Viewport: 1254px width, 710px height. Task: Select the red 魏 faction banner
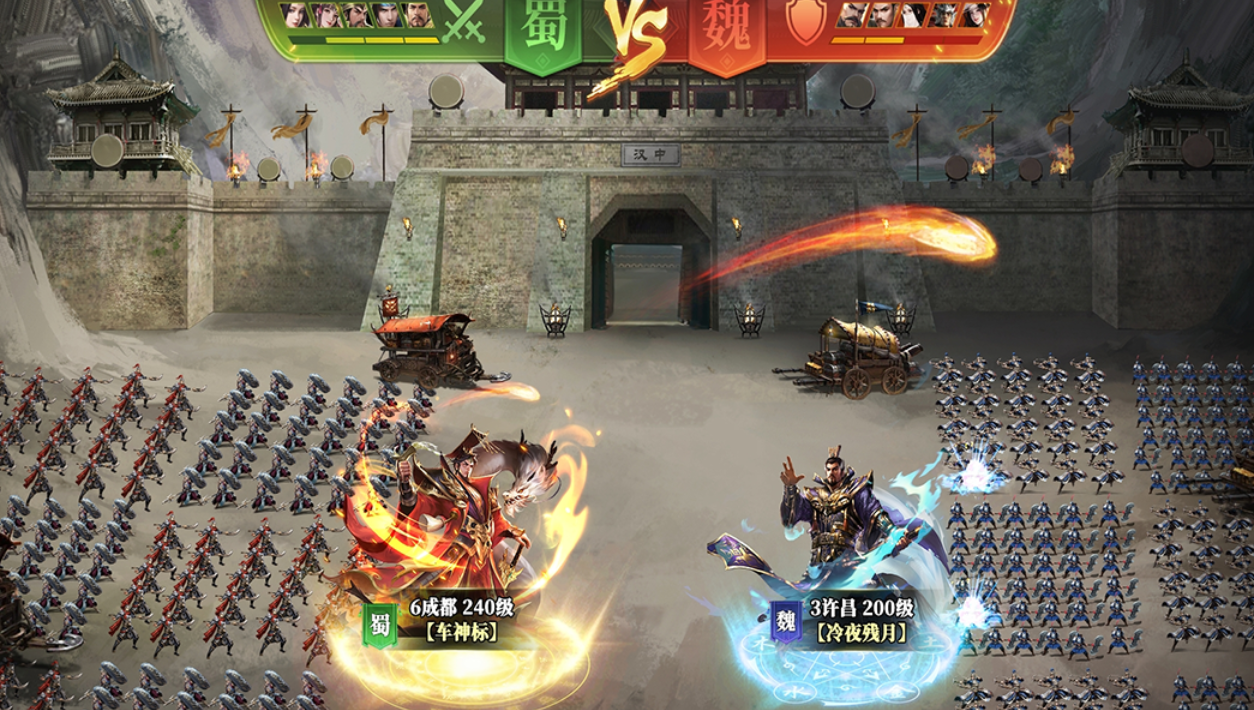[726, 28]
